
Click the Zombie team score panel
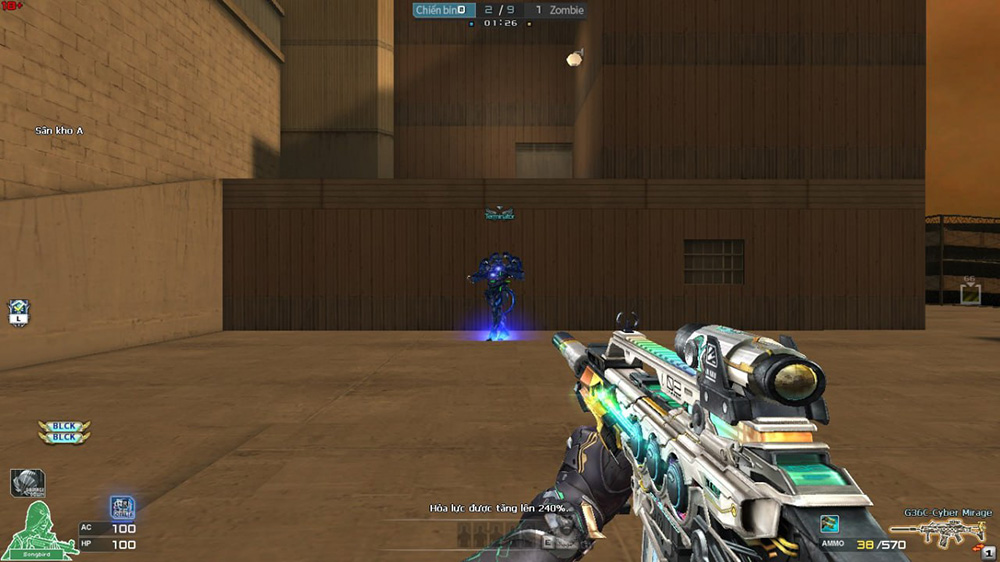[558, 10]
